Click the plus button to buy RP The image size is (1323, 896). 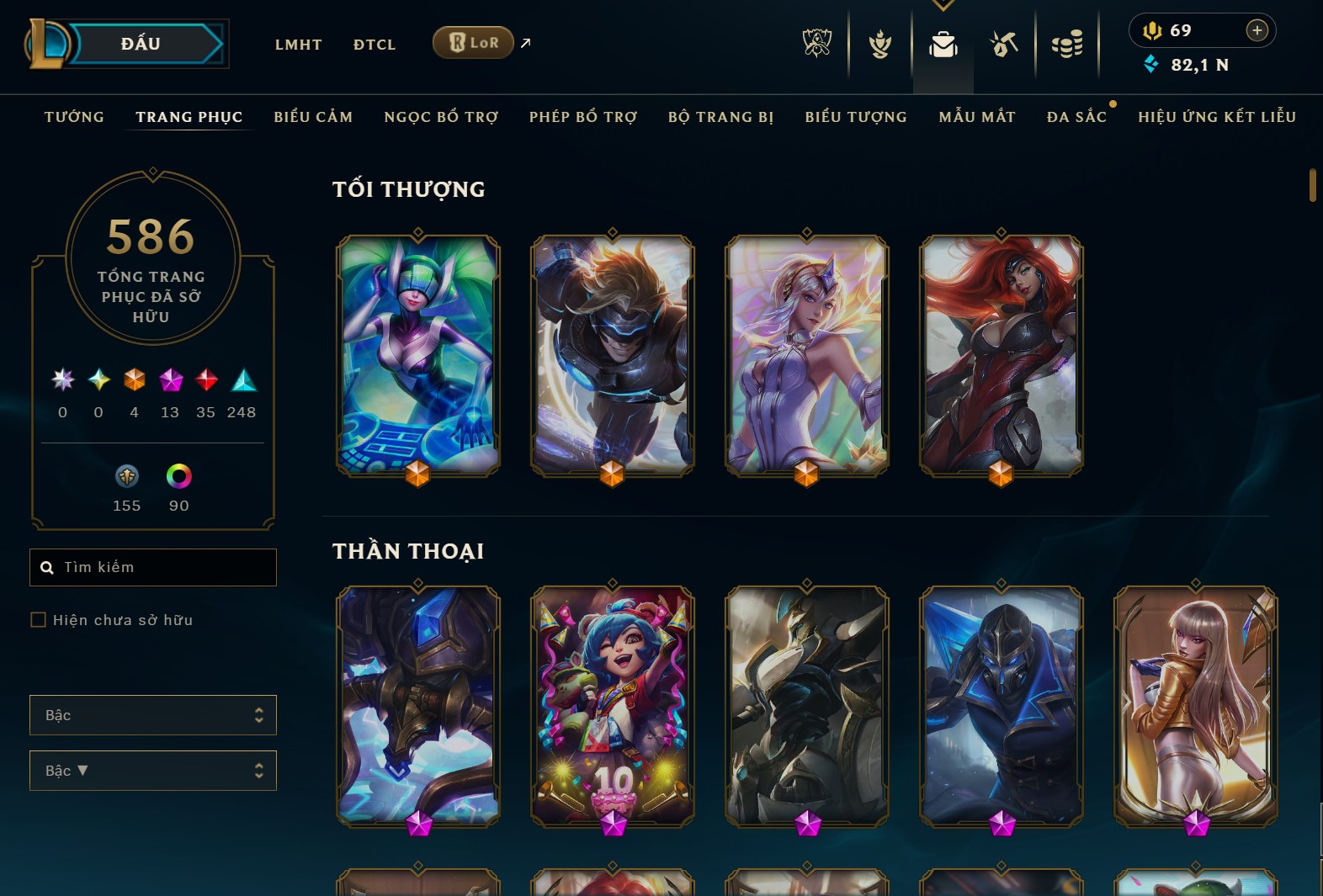[1257, 30]
